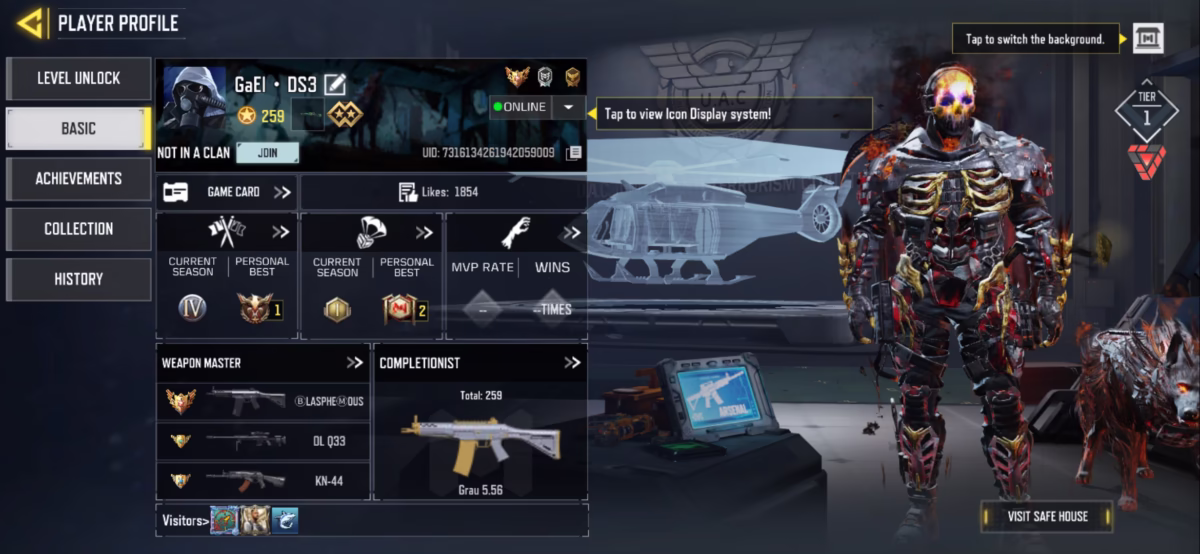Select the Basic tab
The height and width of the screenshot is (554, 1200).
coord(78,128)
